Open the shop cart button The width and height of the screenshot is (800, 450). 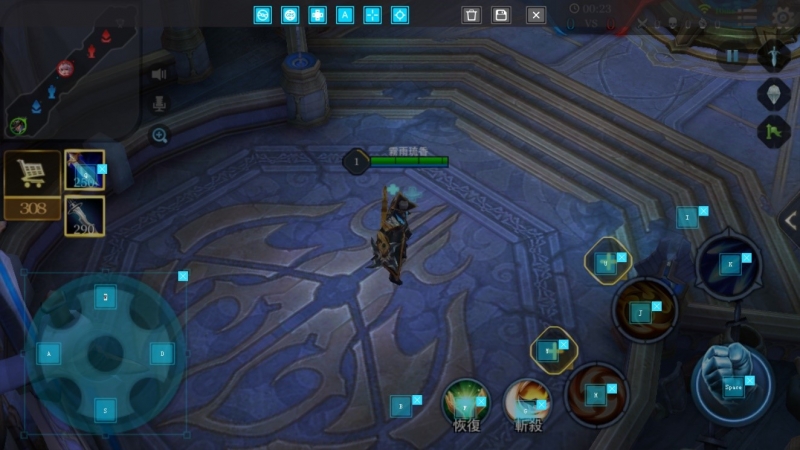[x=32, y=175]
